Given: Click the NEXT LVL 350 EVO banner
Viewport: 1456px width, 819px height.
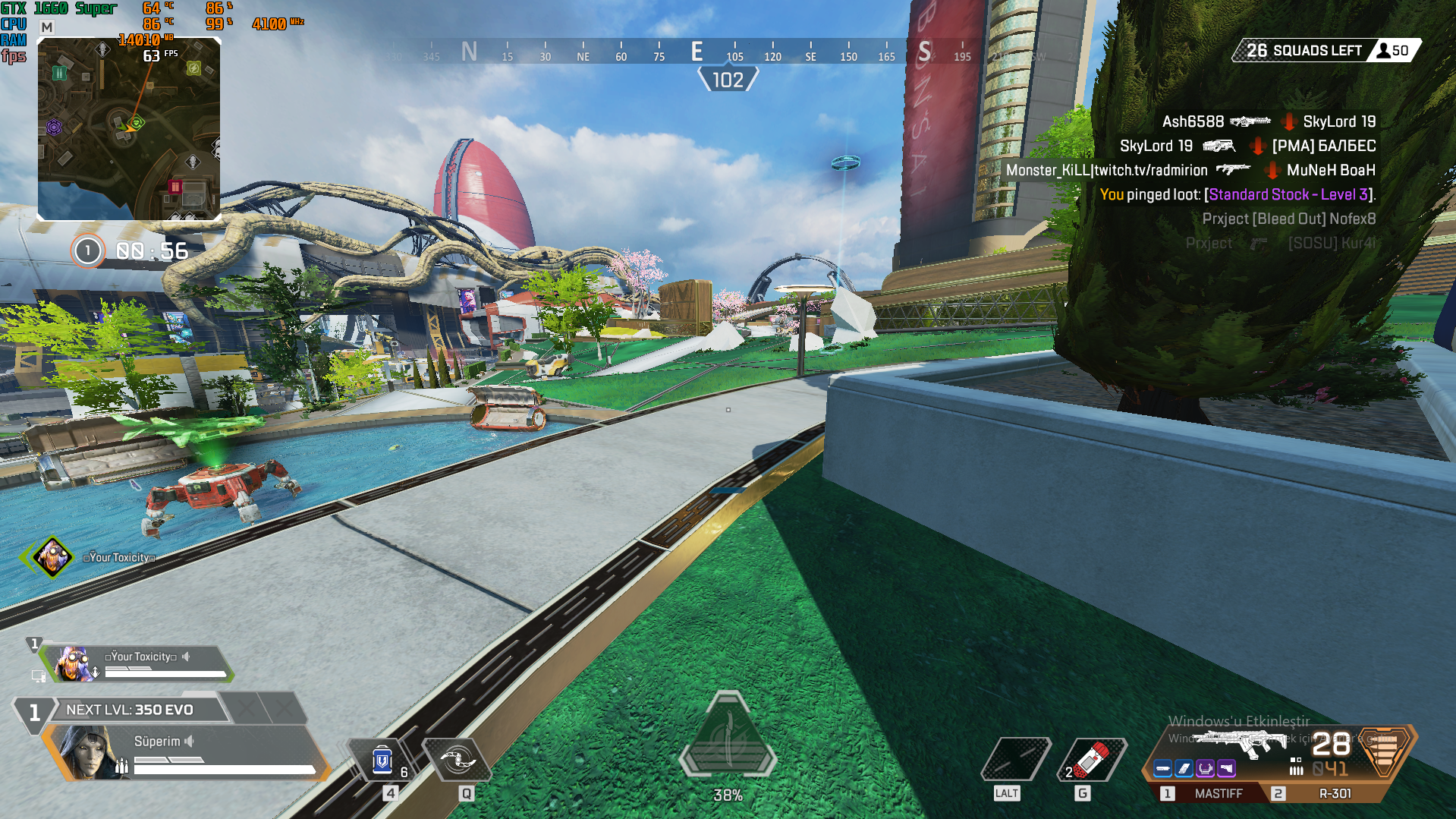Looking at the screenshot, I should pos(130,710).
